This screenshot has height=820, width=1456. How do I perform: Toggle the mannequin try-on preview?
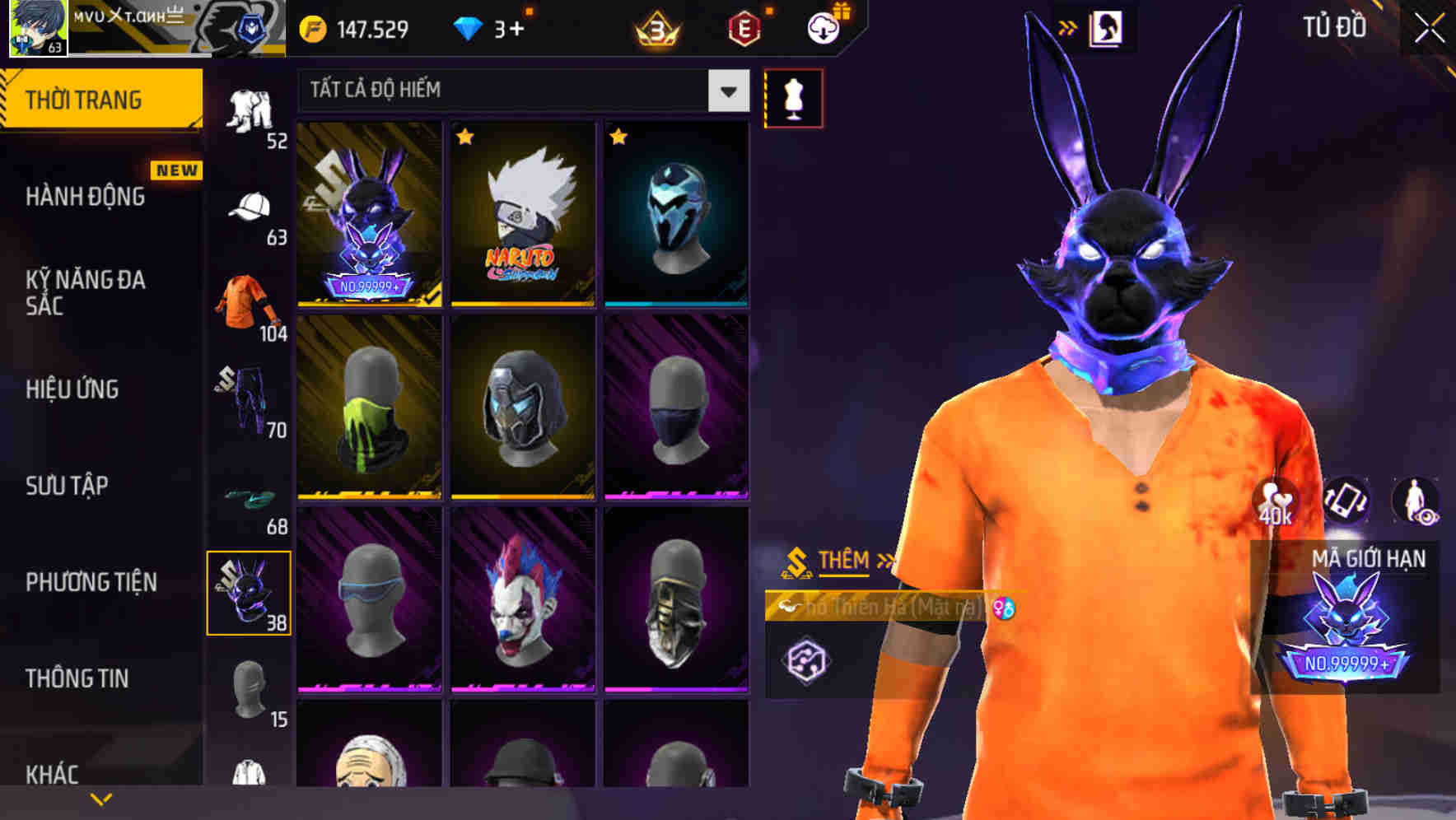(793, 97)
